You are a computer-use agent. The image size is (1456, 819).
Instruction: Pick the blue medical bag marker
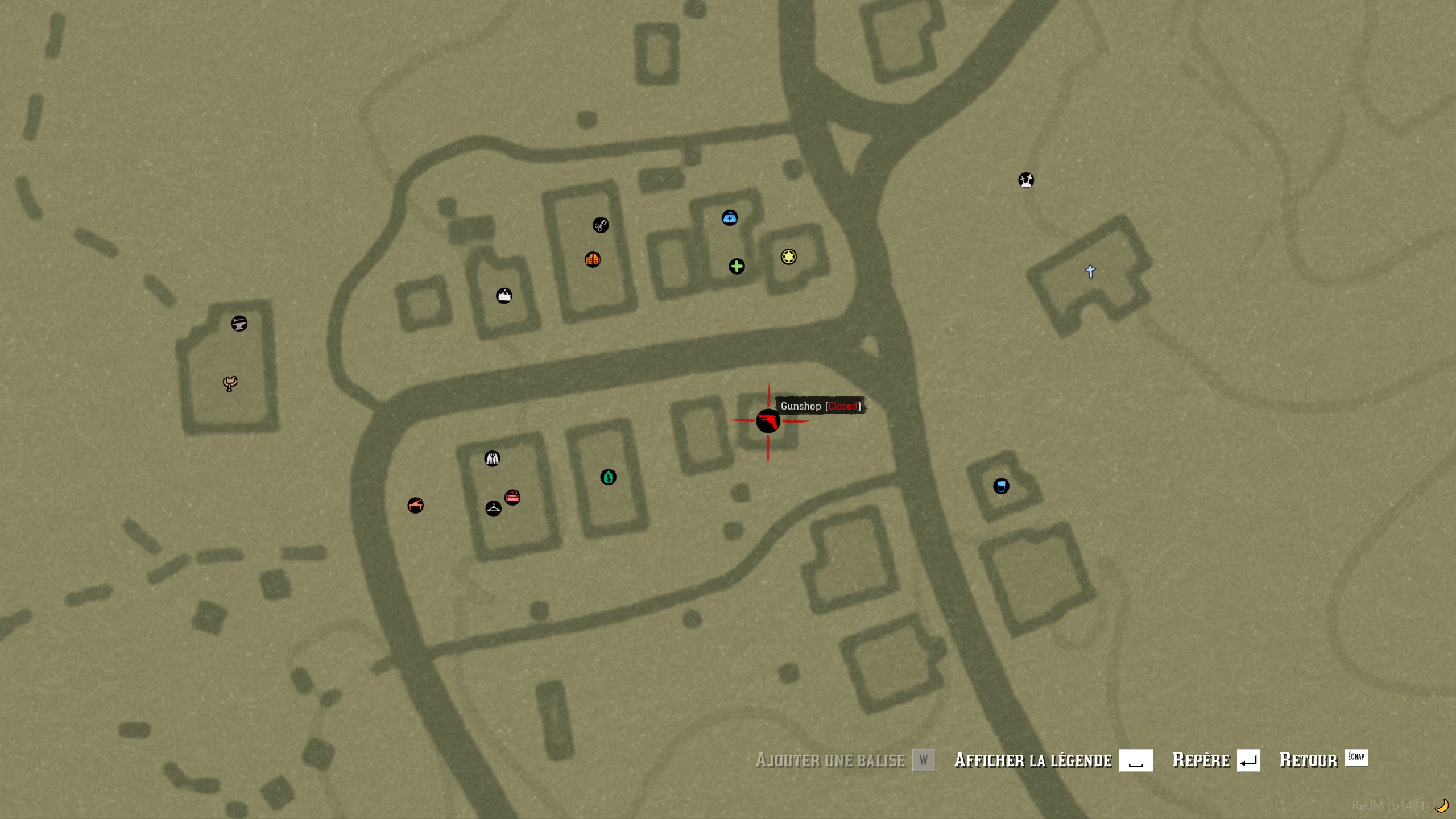730,218
